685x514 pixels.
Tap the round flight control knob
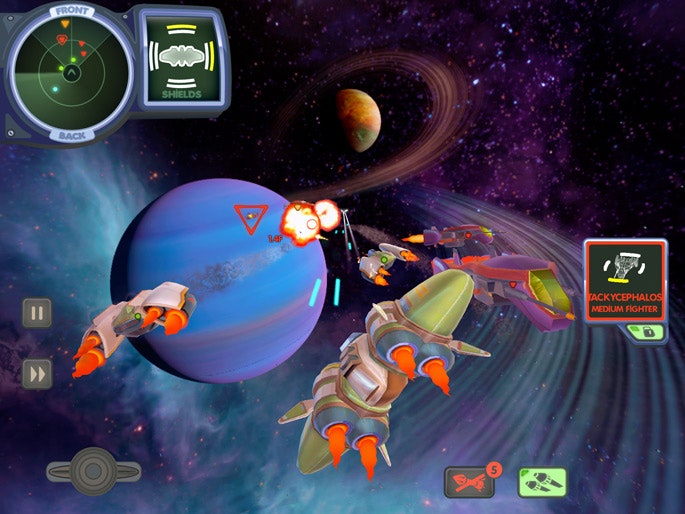click(x=93, y=468)
